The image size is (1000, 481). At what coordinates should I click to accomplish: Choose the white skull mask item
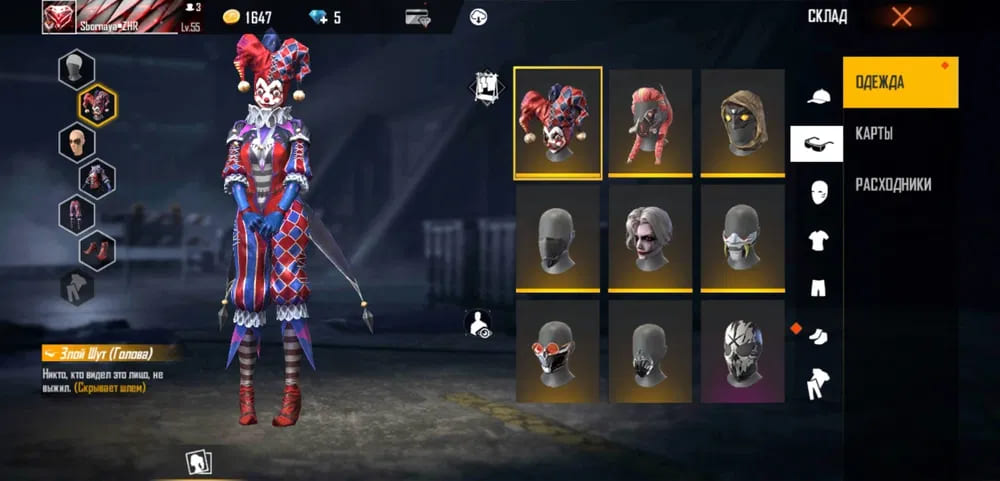[741, 351]
